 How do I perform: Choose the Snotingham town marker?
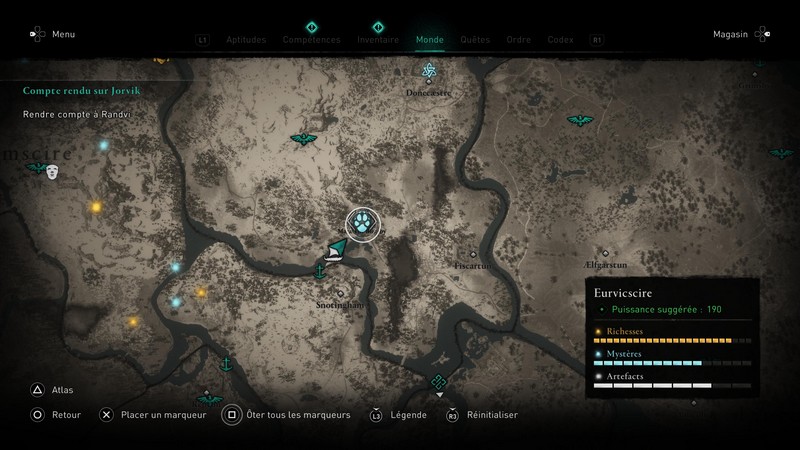[341, 293]
